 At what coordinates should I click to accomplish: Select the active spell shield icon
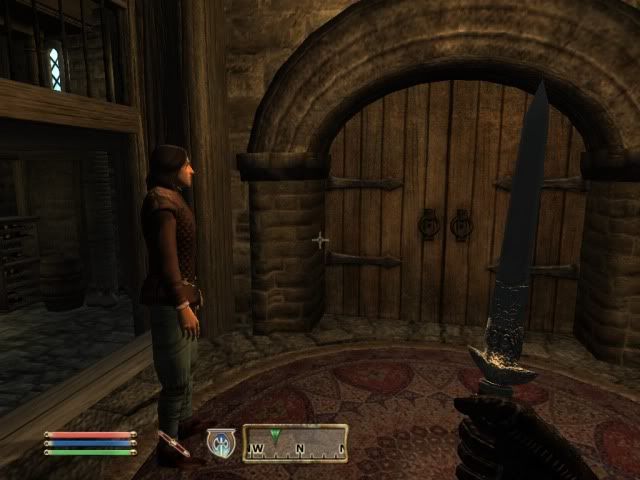[x=220, y=443]
